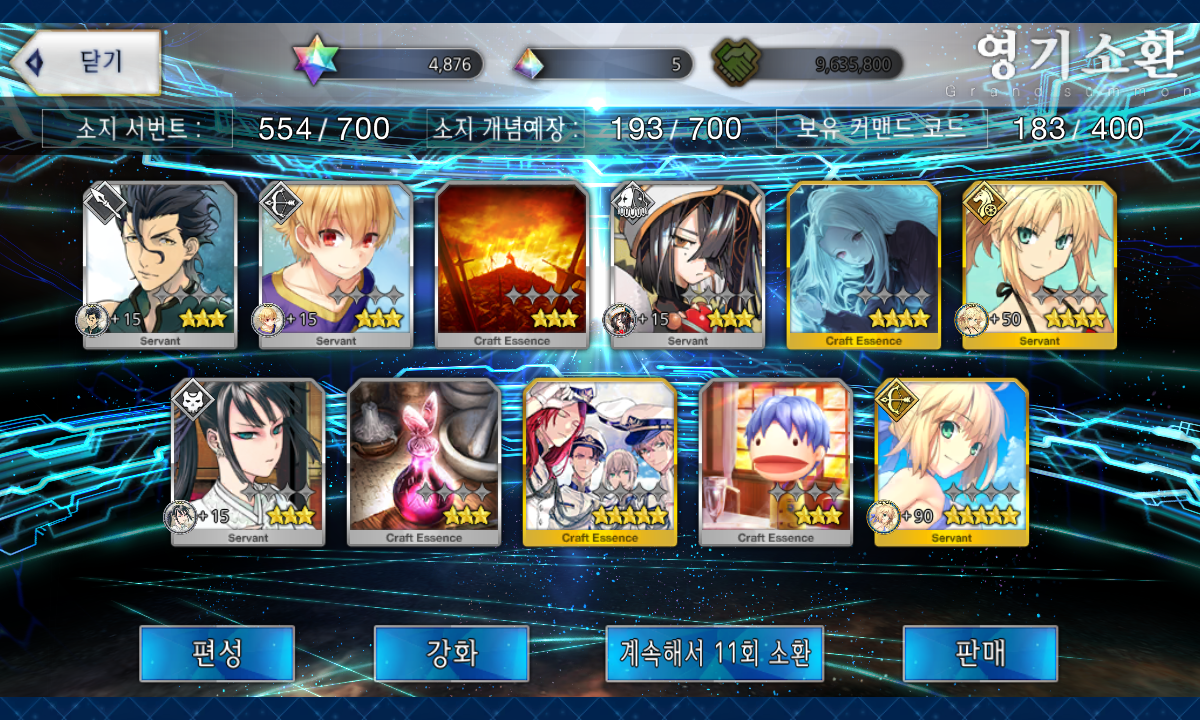Pick the blond red-eyed boy archer card
1200x720 pixels.
coord(336,265)
